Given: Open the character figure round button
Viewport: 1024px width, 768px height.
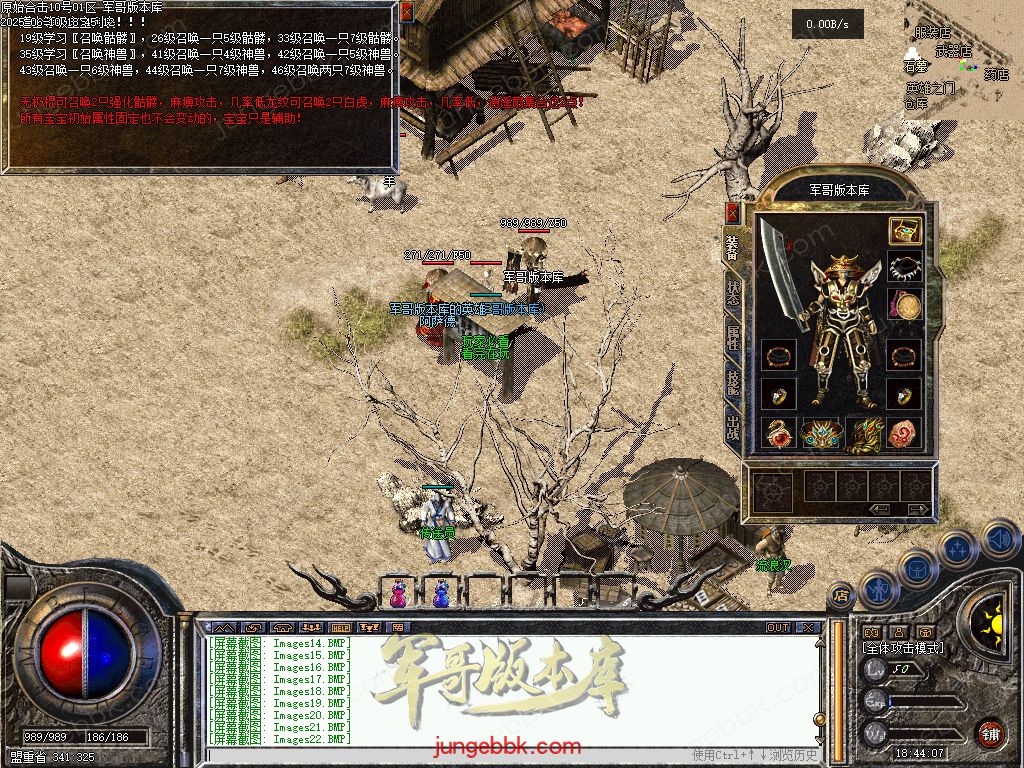Looking at the screenshot, I should 879,590.
